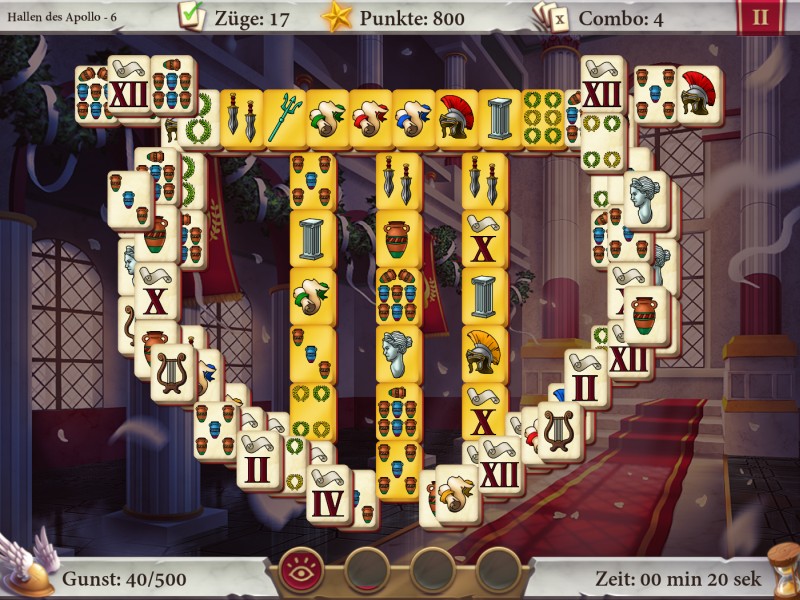This screenshot has height=600, width=800.
Task: Pick the Roman numeral IV tile
Action: tap(327, 494)
